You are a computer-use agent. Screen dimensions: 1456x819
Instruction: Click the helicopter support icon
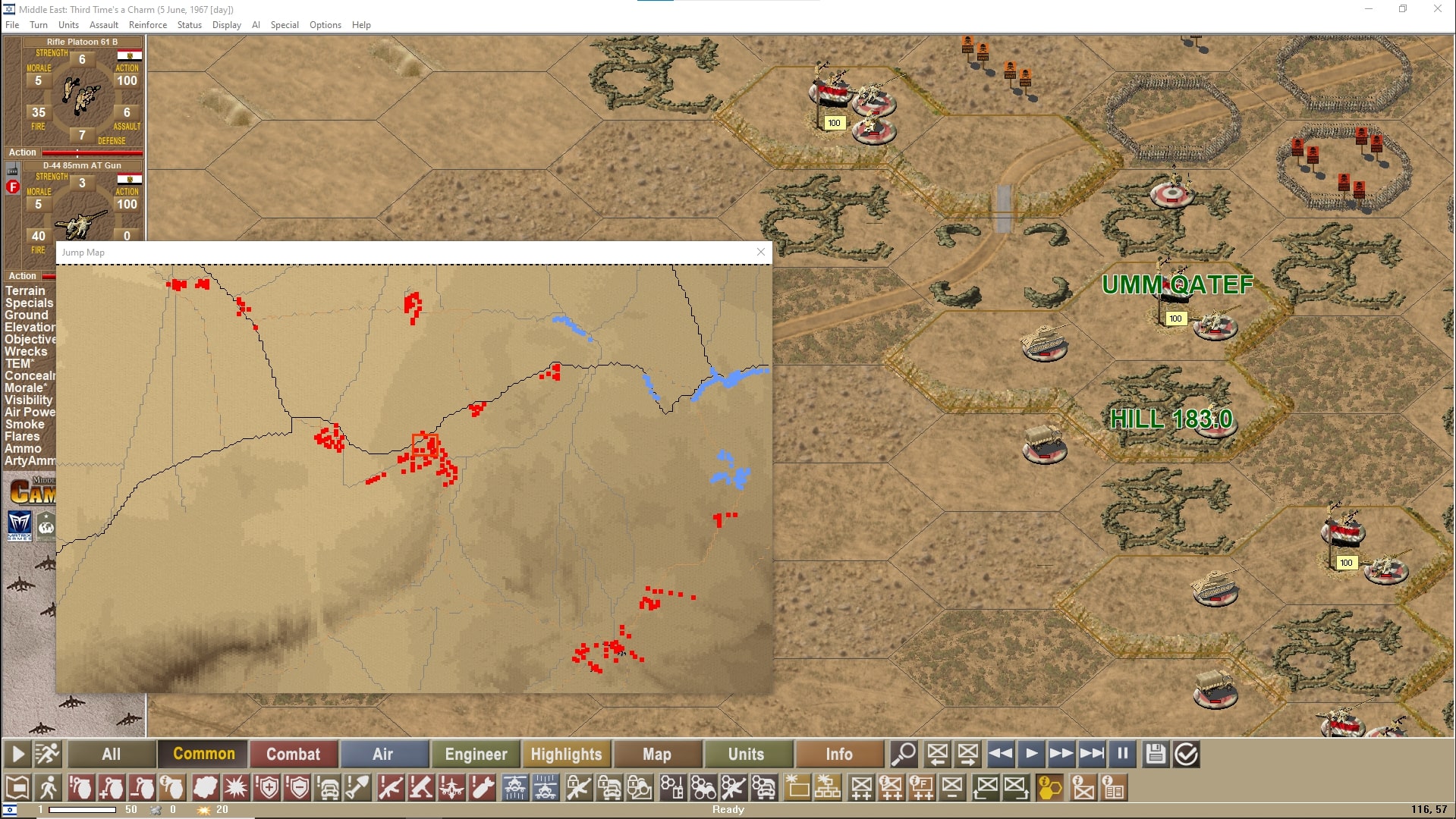[x=514, y=788]
